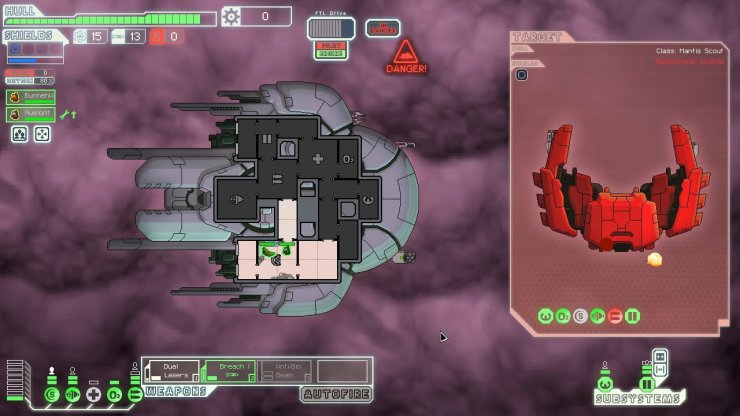The image size is (740, 416).
Task: Click the shields system power icon
Action: pyautogui.click(x=52, y=394)
